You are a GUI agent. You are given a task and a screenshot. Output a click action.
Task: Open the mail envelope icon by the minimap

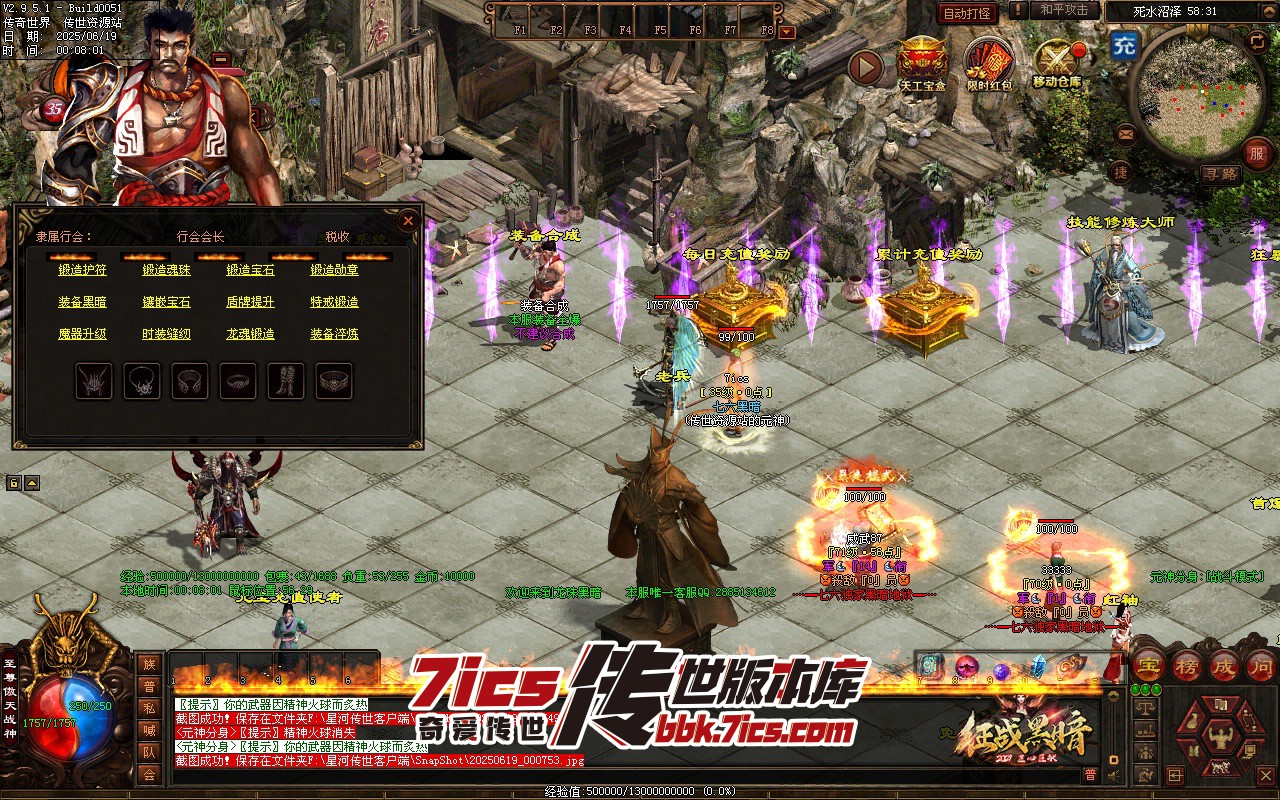(x=1127, y=133)
